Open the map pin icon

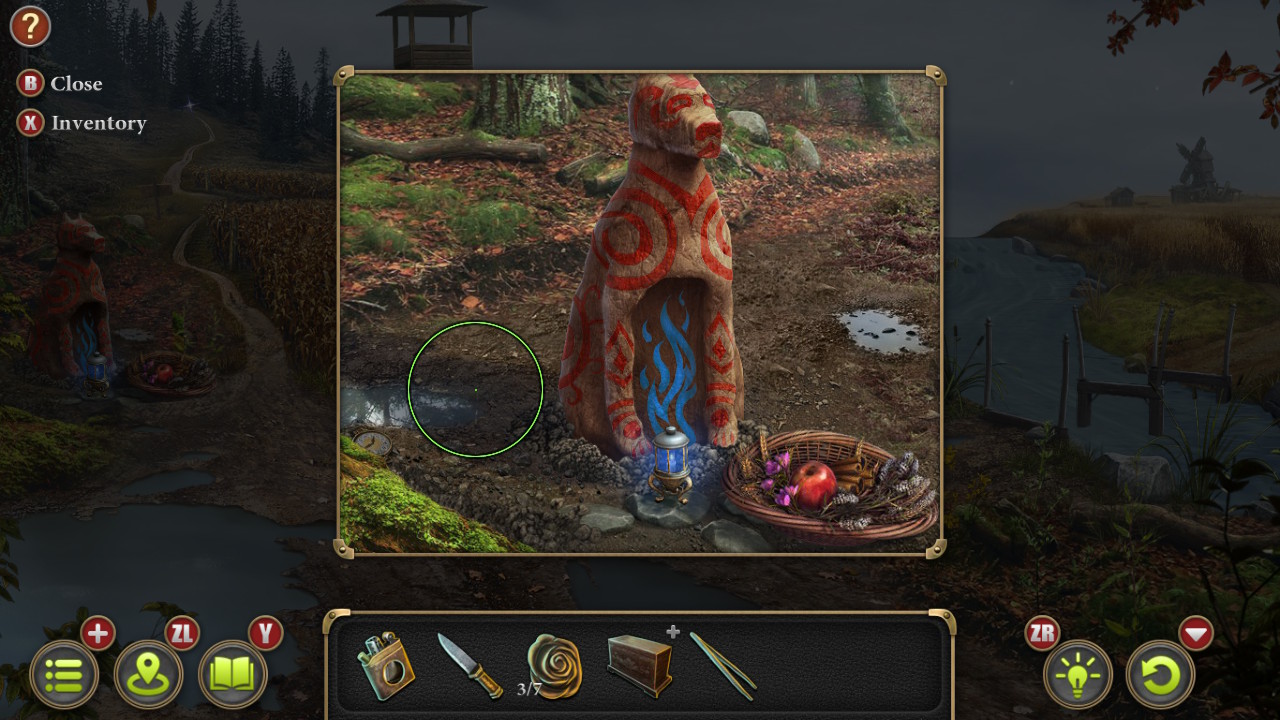148,675
